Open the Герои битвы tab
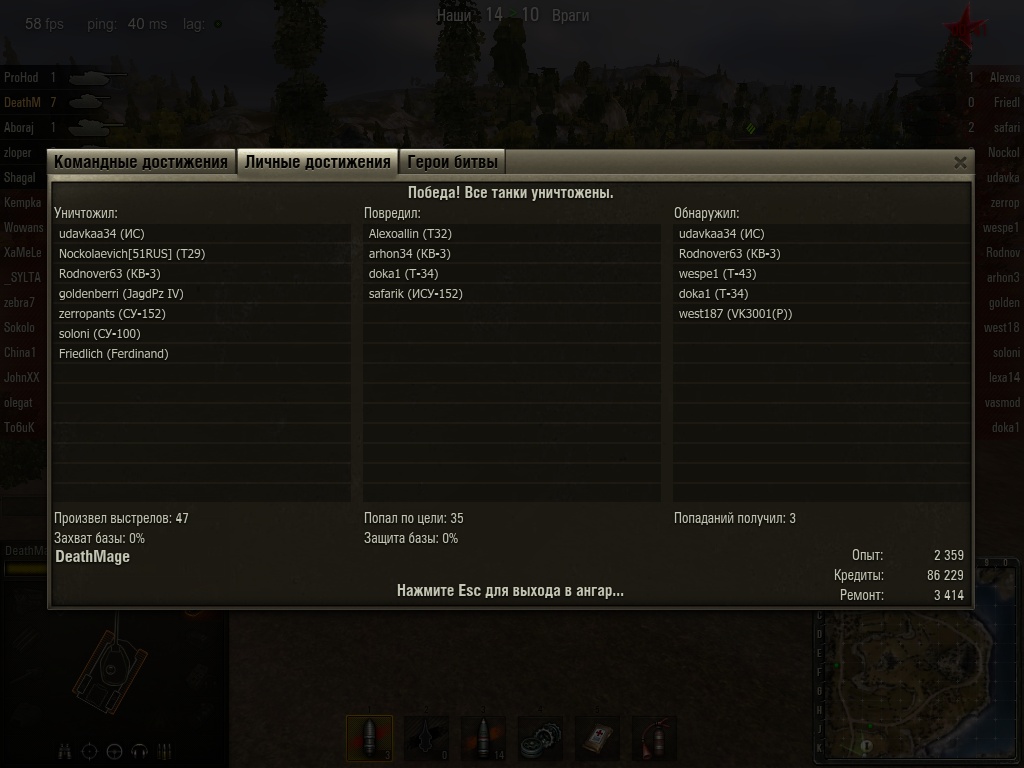This screenshot has height=768, width=1024. (452, 162)
